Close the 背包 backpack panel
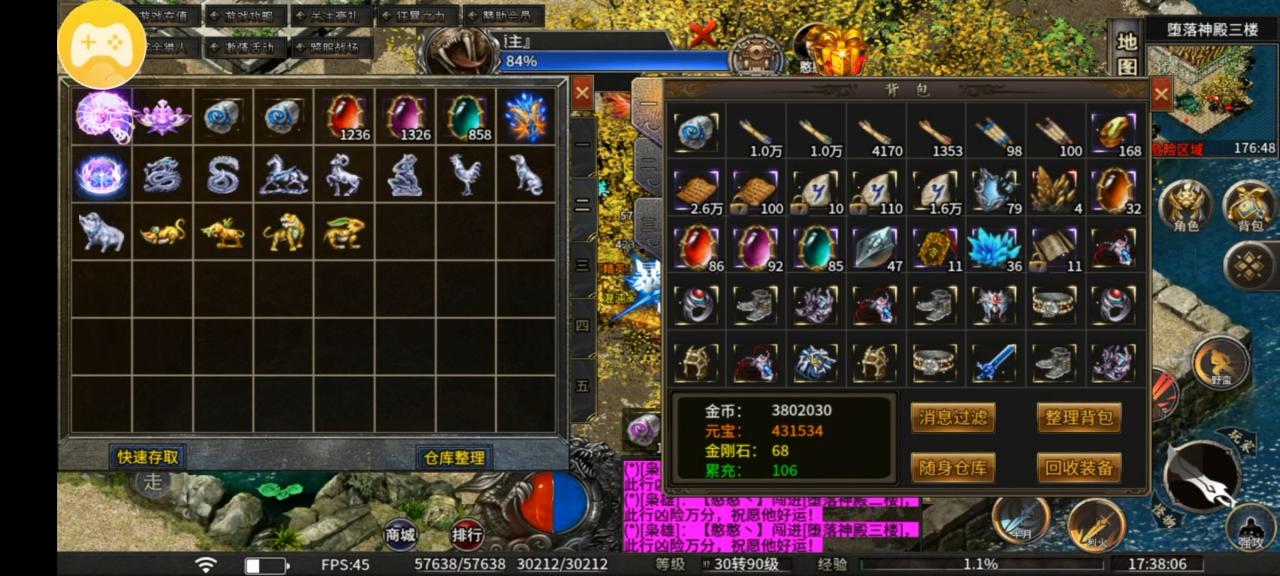This screenshot has width=1280, height=576. point(1161,95)
